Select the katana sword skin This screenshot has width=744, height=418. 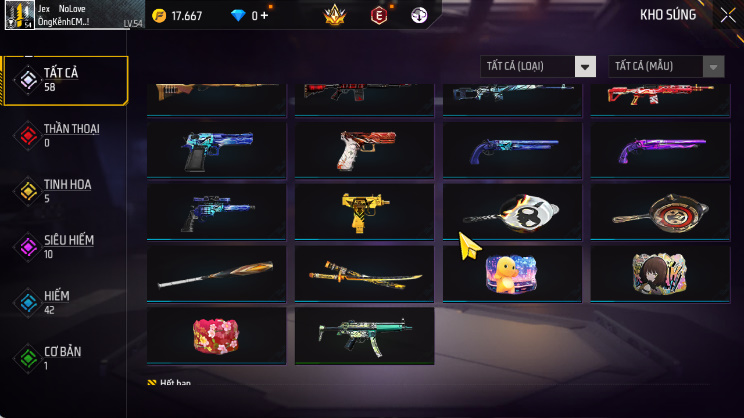pos(364,273)
